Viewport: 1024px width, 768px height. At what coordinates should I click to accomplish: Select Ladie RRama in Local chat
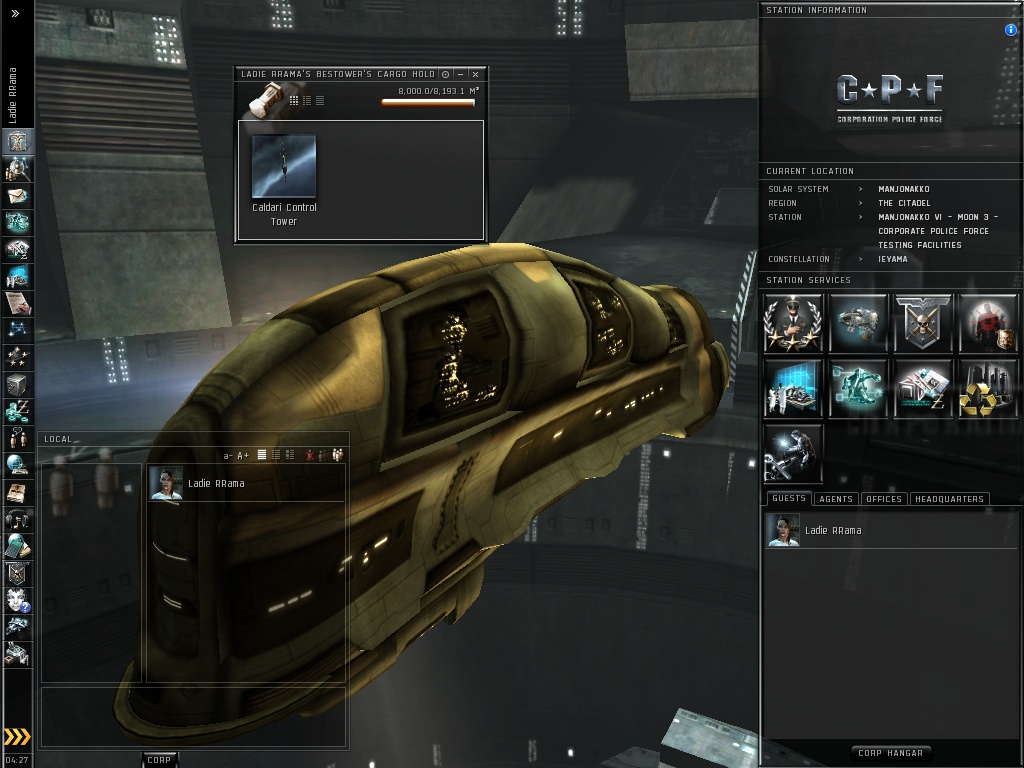pos(215,484)
